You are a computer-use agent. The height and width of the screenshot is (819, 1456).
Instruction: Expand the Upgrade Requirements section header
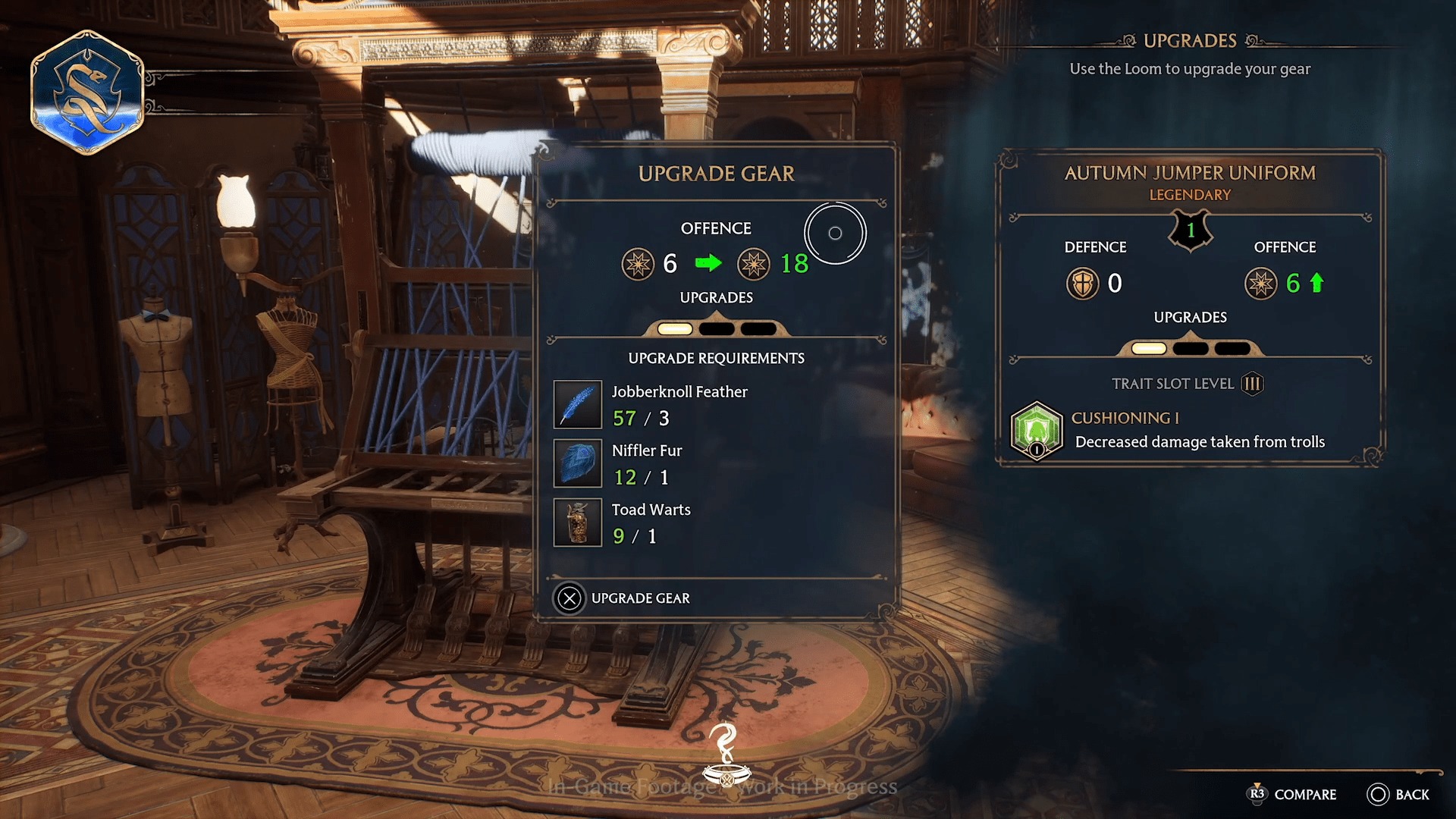coord(716,358)
